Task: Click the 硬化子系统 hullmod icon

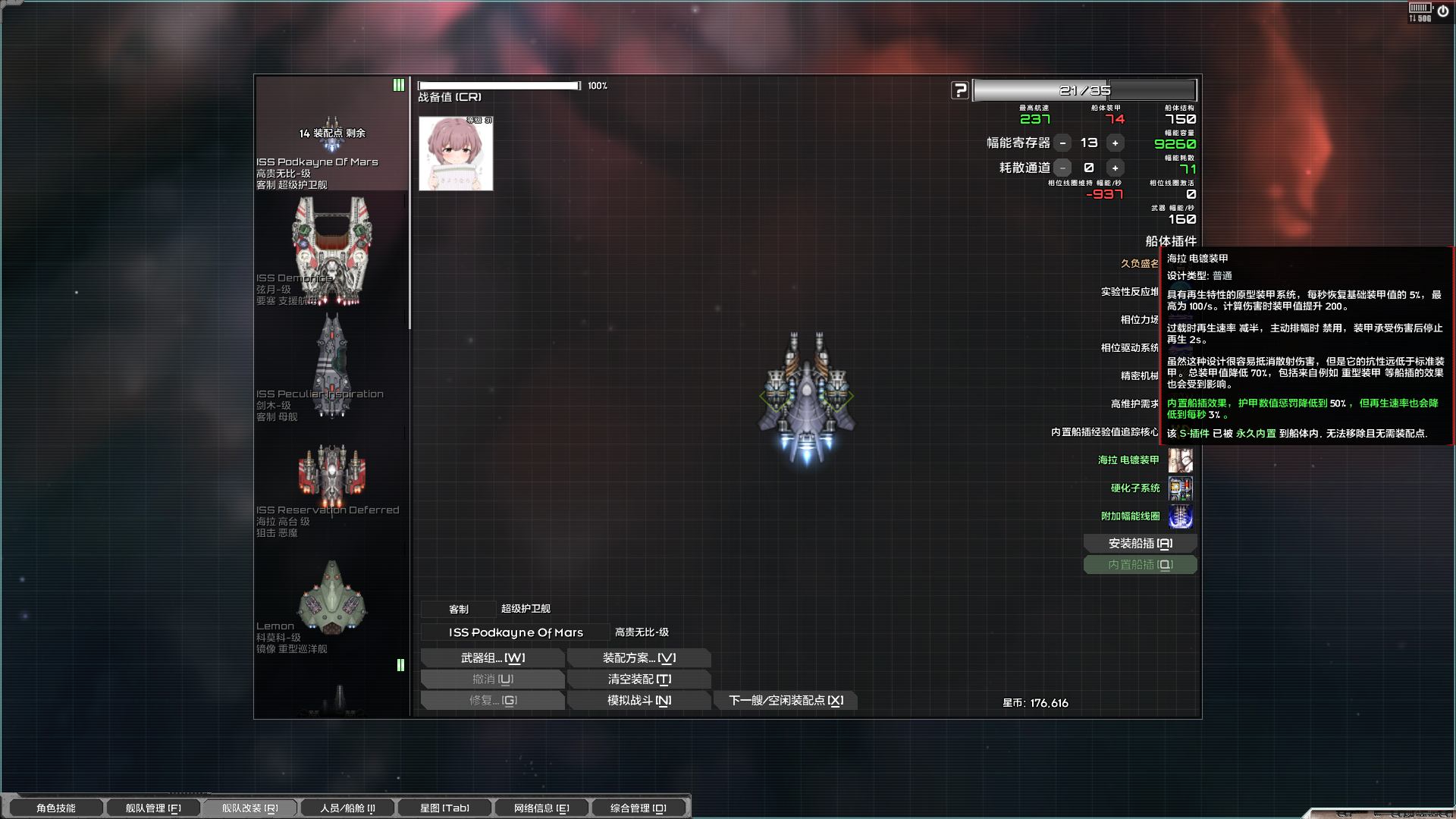Action: point(1181,488)
